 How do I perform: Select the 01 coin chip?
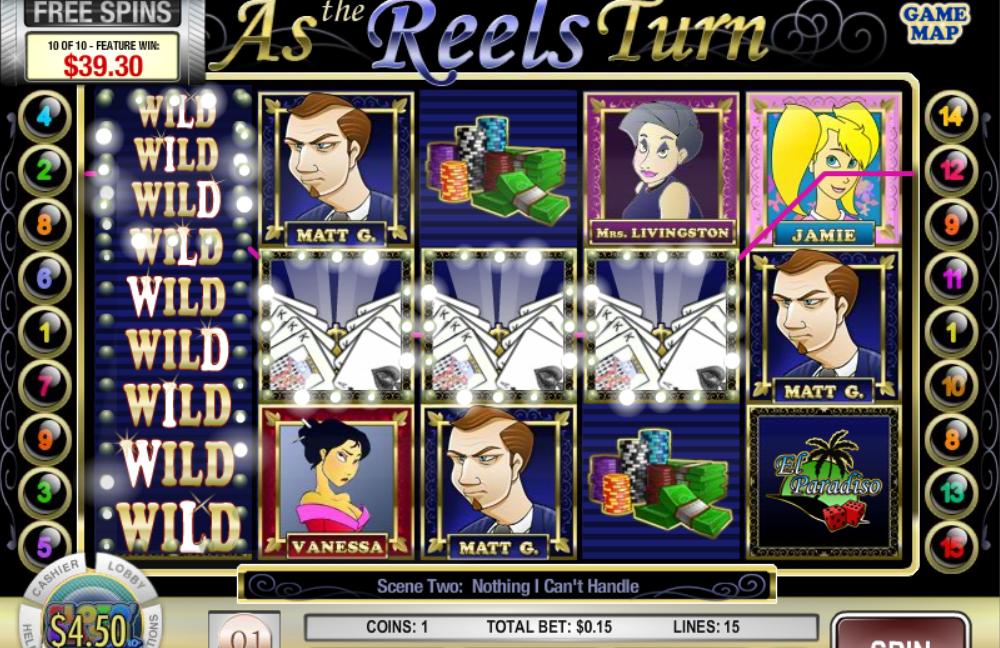[x=244, y=634]
